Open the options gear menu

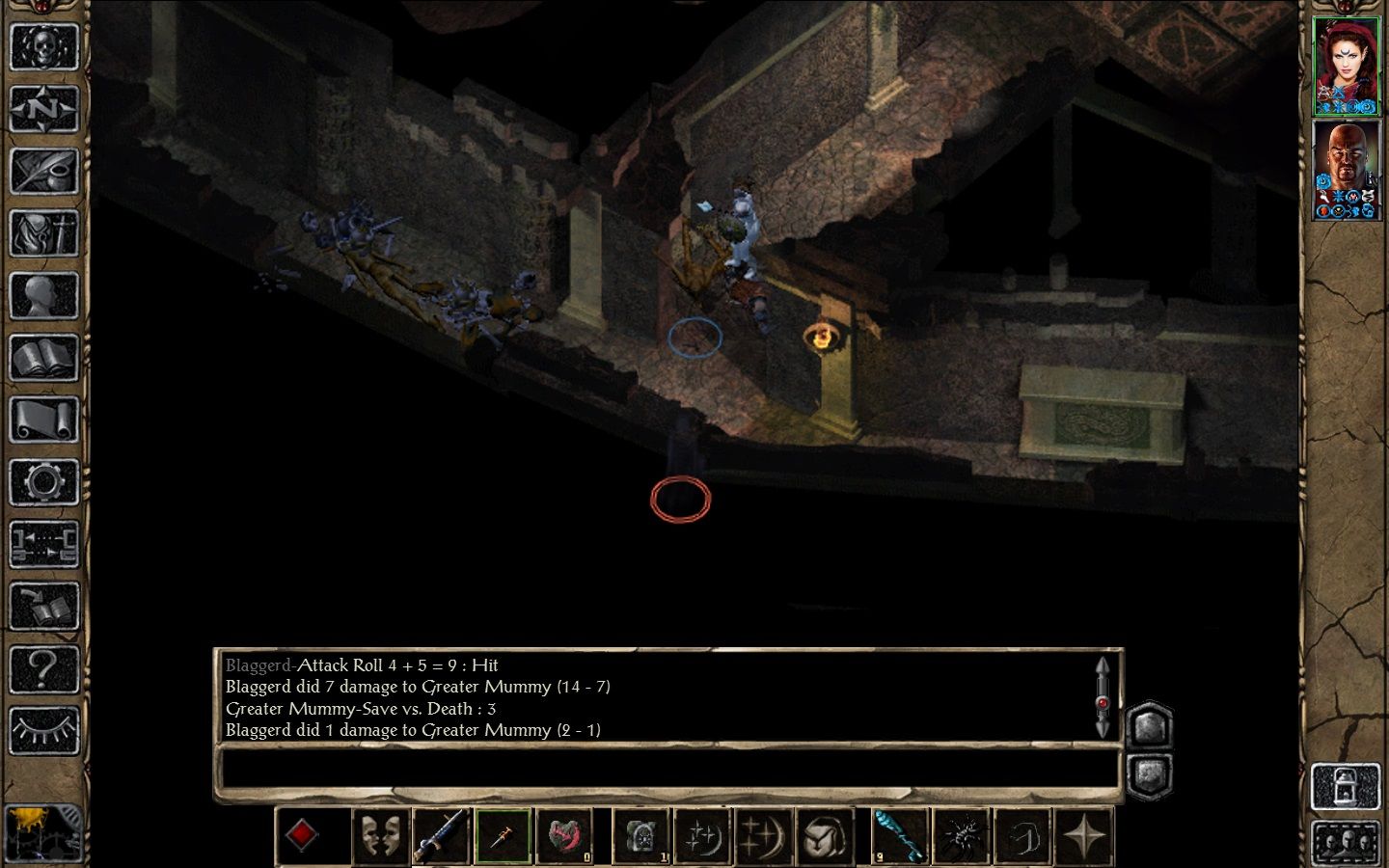coord(43,482)
